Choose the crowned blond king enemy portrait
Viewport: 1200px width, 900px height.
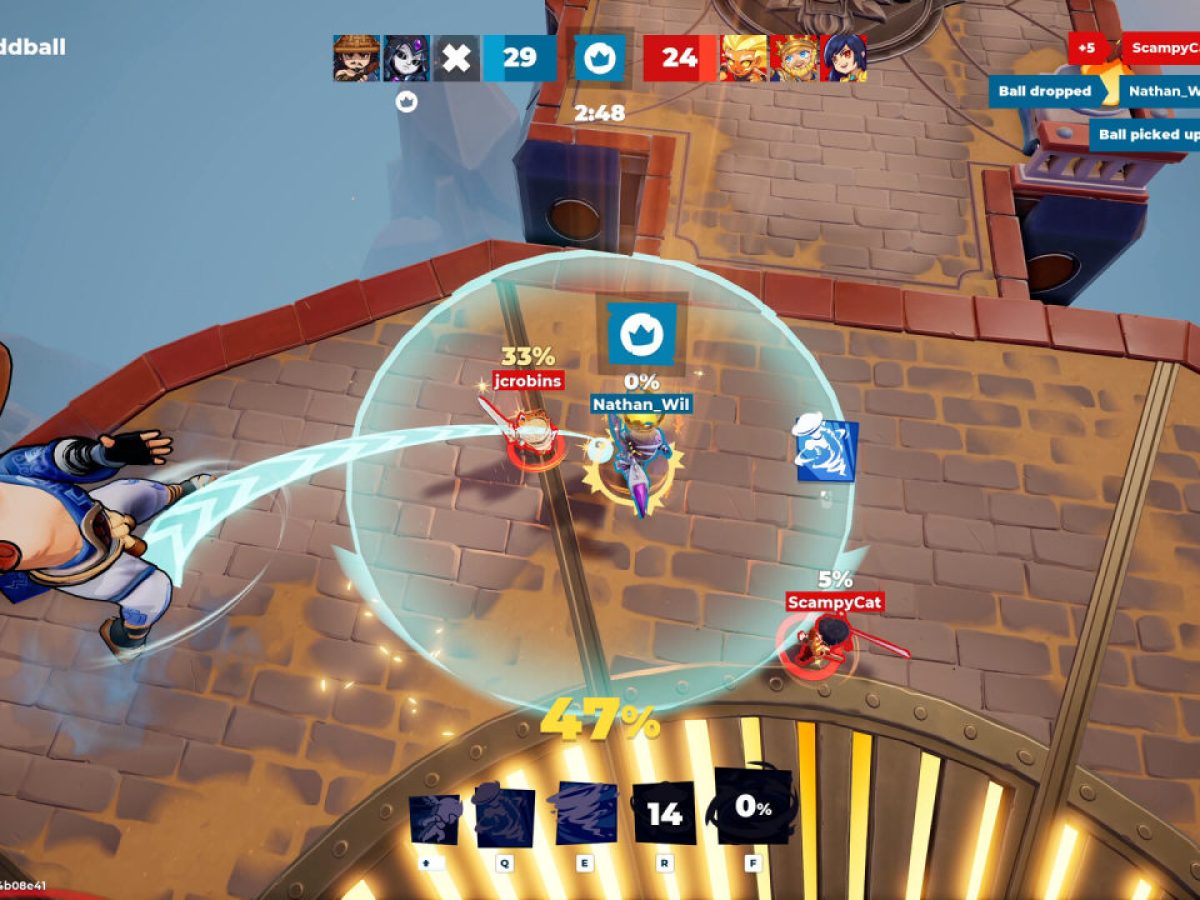[794, 58]
